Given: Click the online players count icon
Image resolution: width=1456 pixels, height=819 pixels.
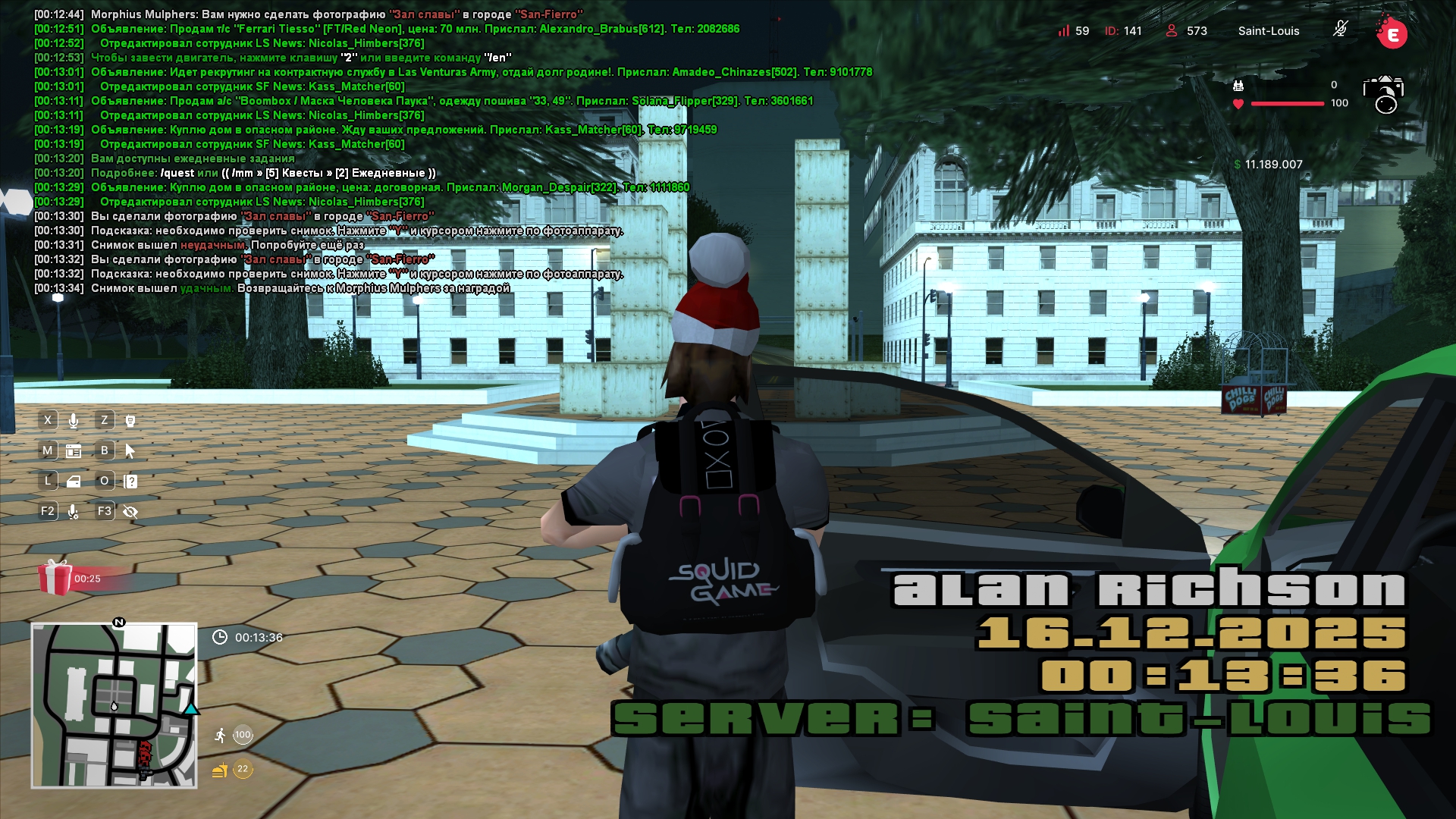Looking at the screenshot, I should pyautogui.click(x=1172, y=30).
